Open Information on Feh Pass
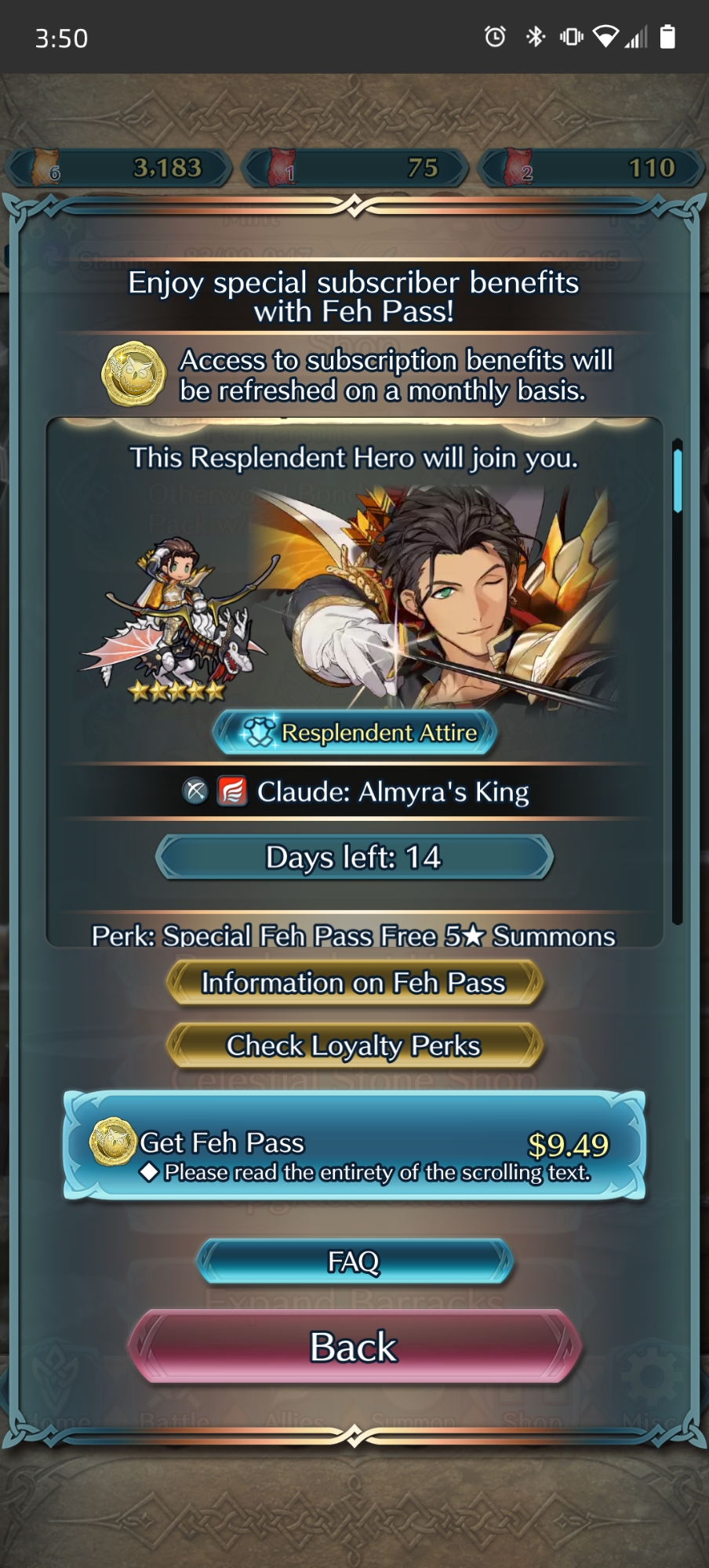Screen dimensions: 709x1568 click(x=354, y=983)
